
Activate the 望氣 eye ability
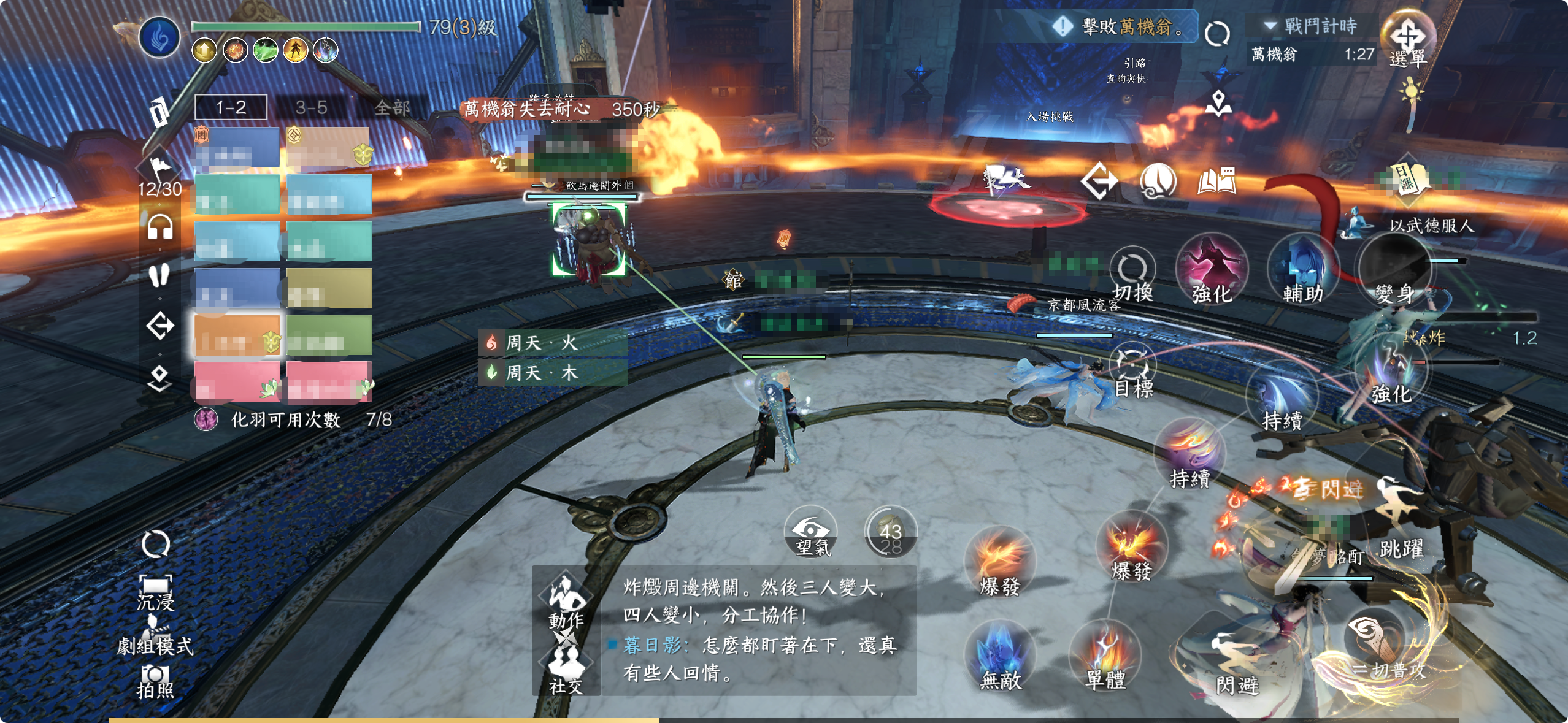coord(811,532)
